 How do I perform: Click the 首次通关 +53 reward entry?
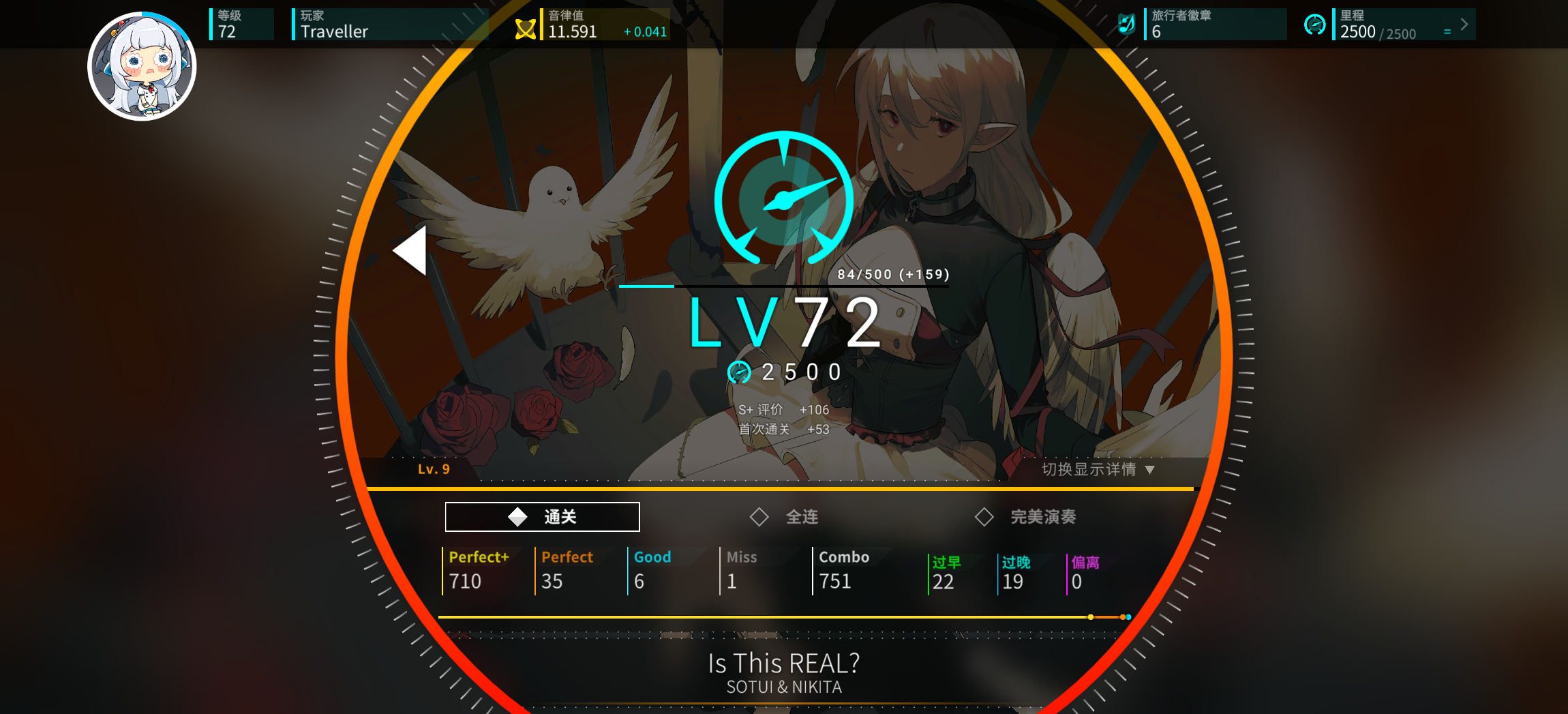[x=783, y=430]
